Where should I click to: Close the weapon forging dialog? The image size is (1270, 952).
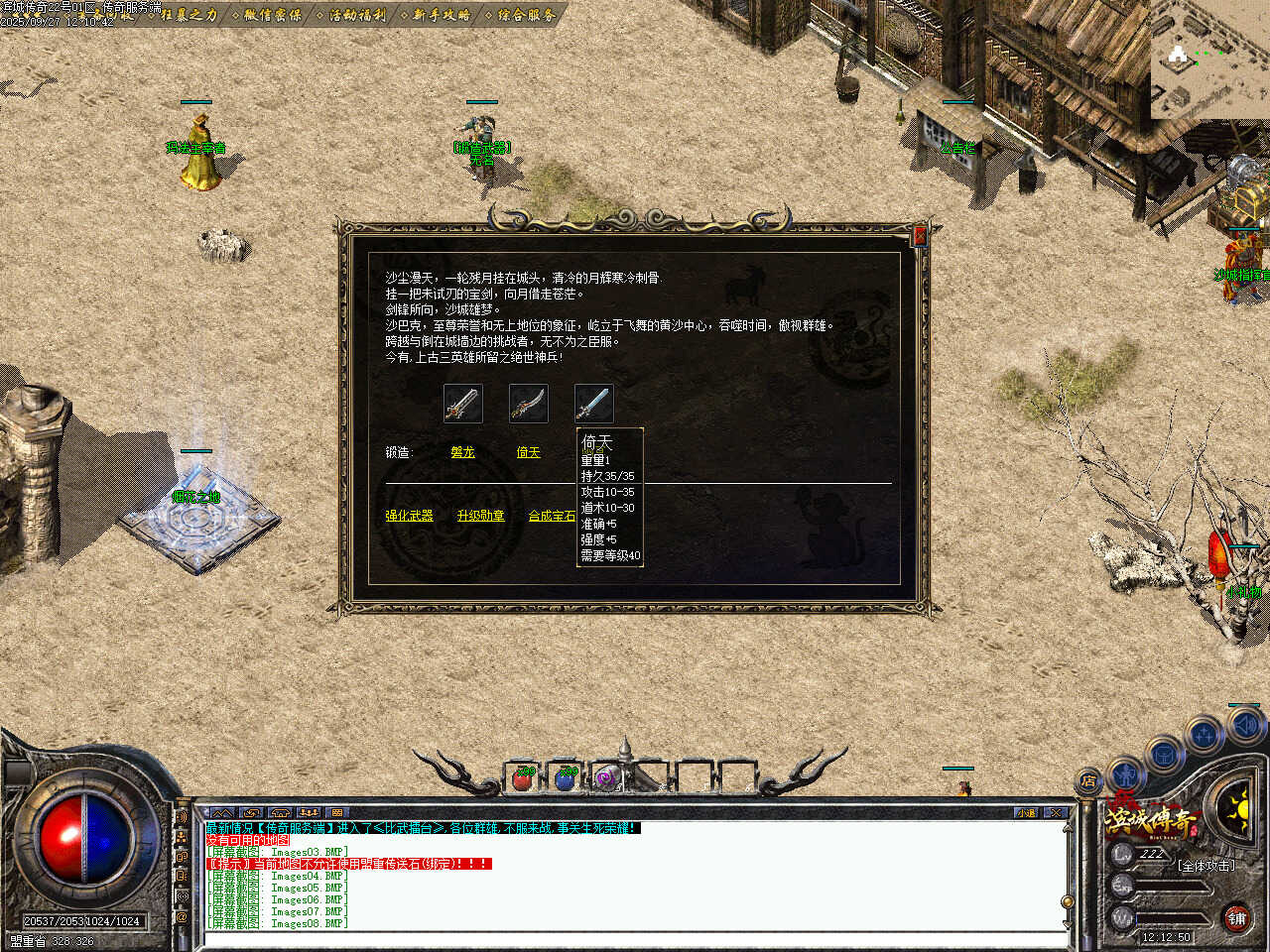point(920,235)
